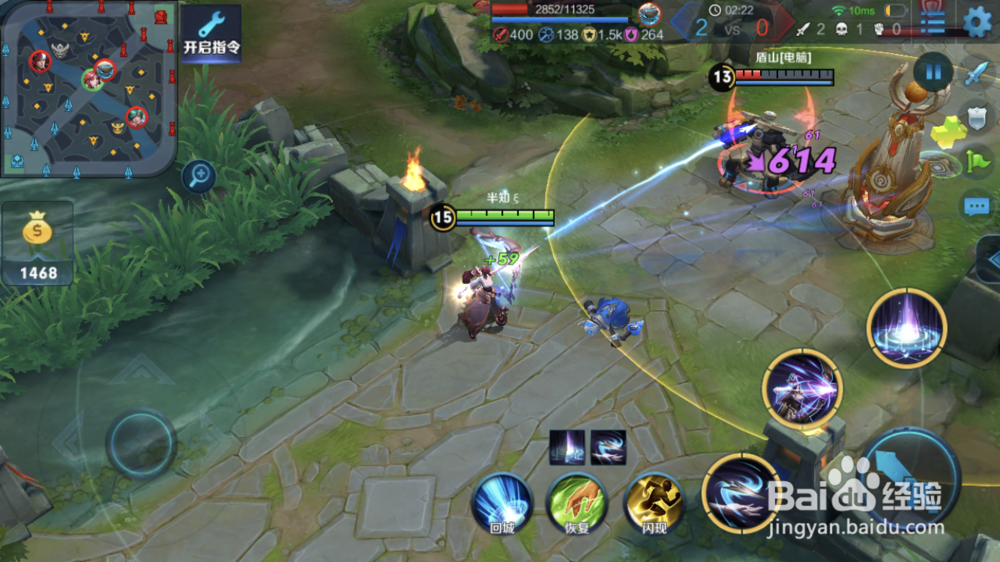Cast the 闪现 flash spell
The width and height of the screenshot is (1000, 562).
click(x=654, y=502)
